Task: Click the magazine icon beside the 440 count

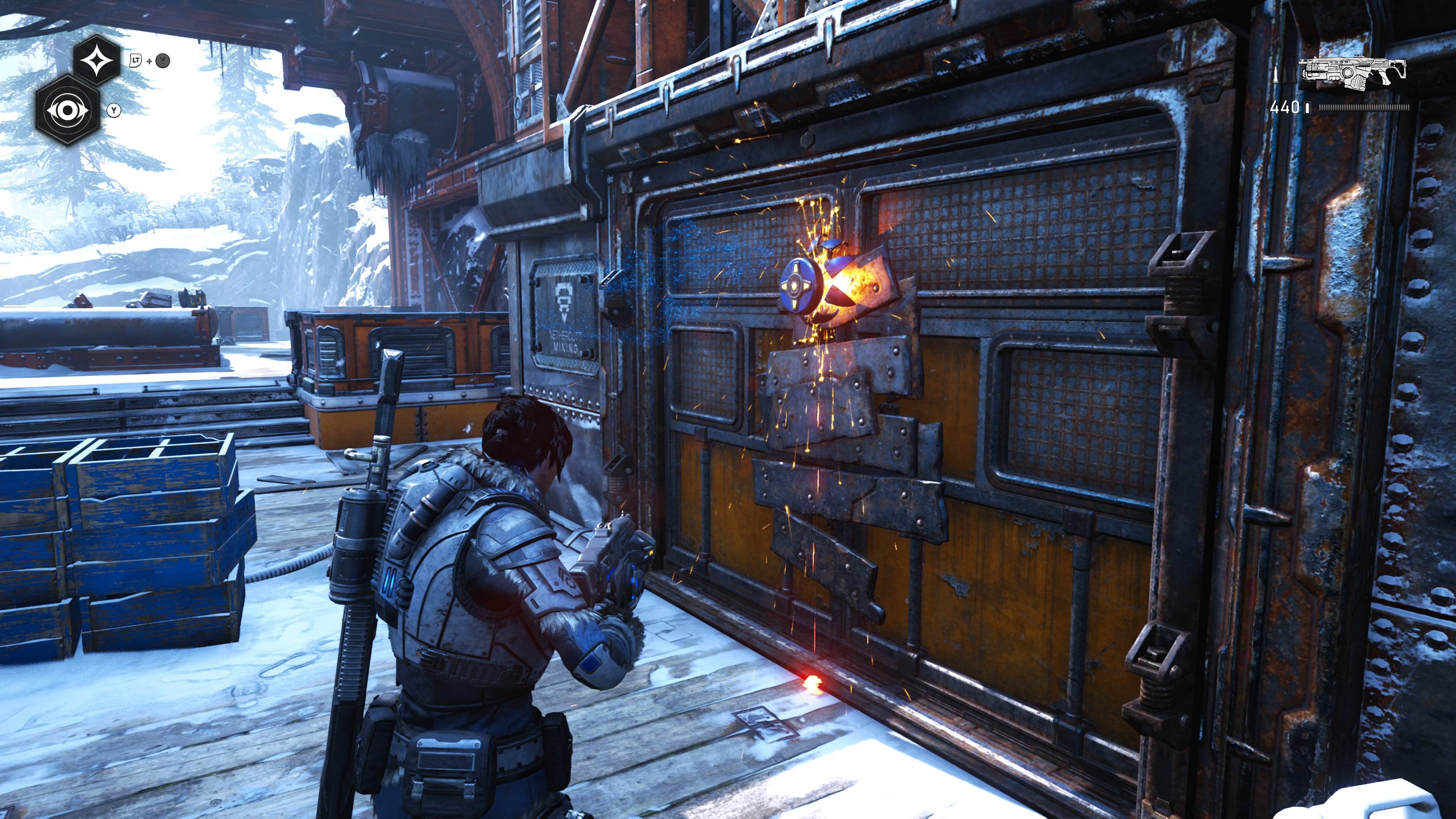Action: (1307, 107)
